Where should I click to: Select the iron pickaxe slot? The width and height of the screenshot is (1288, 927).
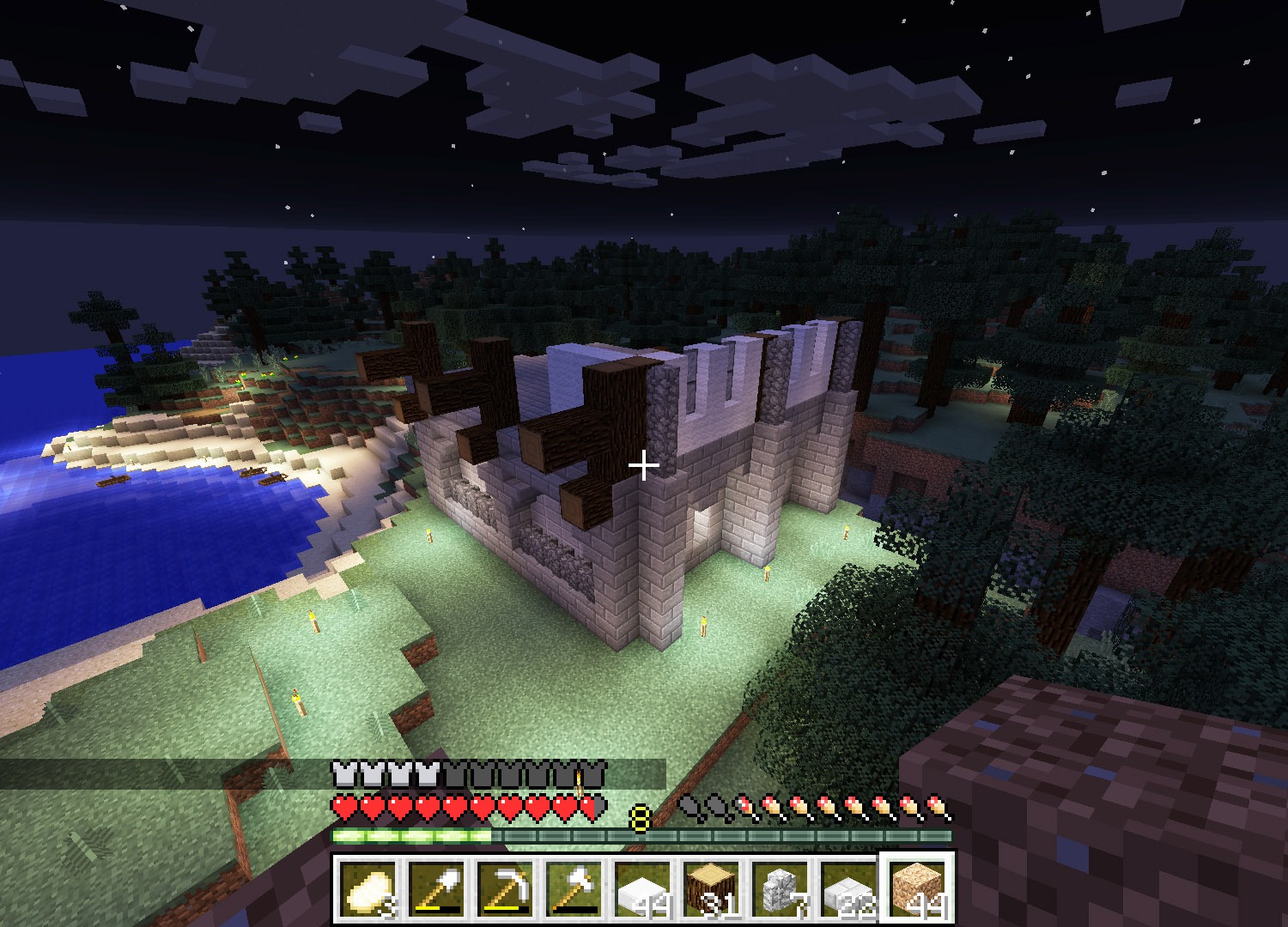(x=505, y=888)
